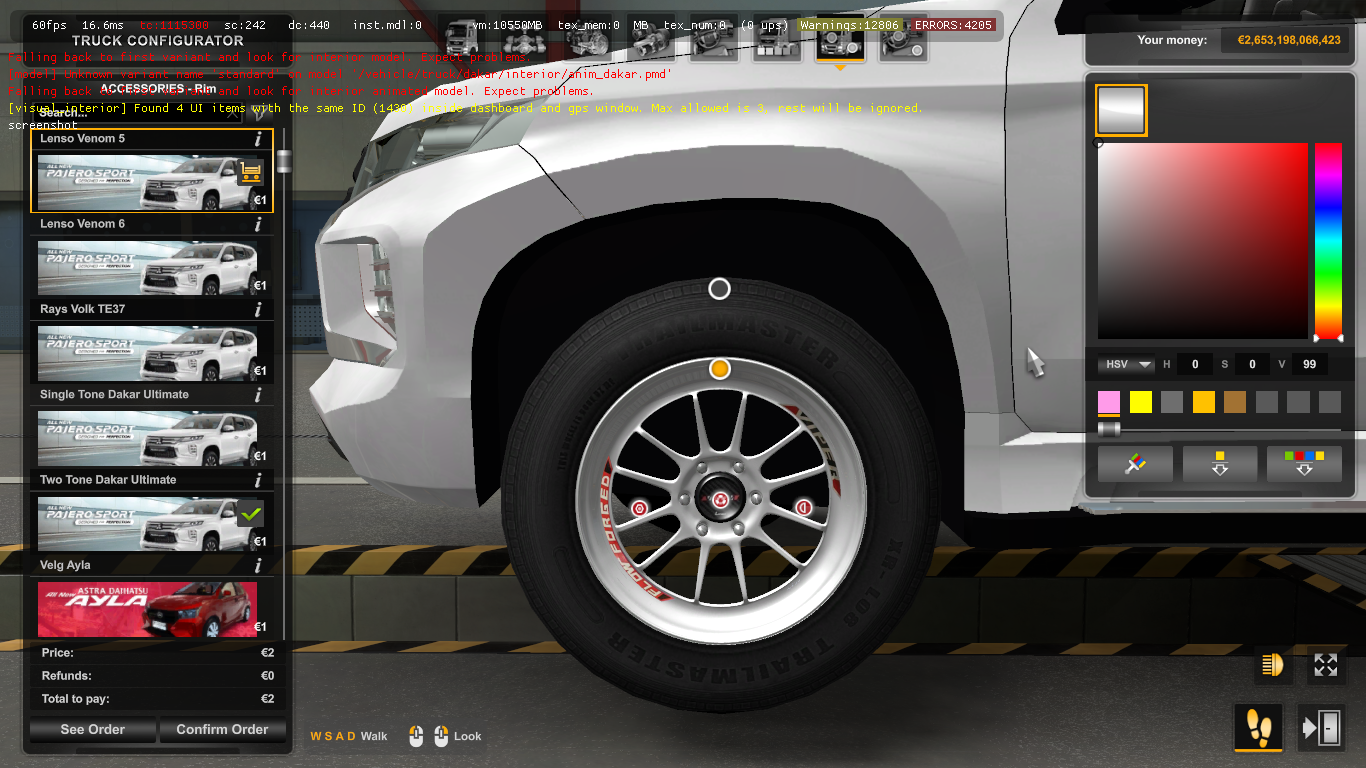Click the walk mode footprints icon
Image resolution: width=1366 pixels, height=768 pixels.
pyautogui.click(x=1258, y=729)
